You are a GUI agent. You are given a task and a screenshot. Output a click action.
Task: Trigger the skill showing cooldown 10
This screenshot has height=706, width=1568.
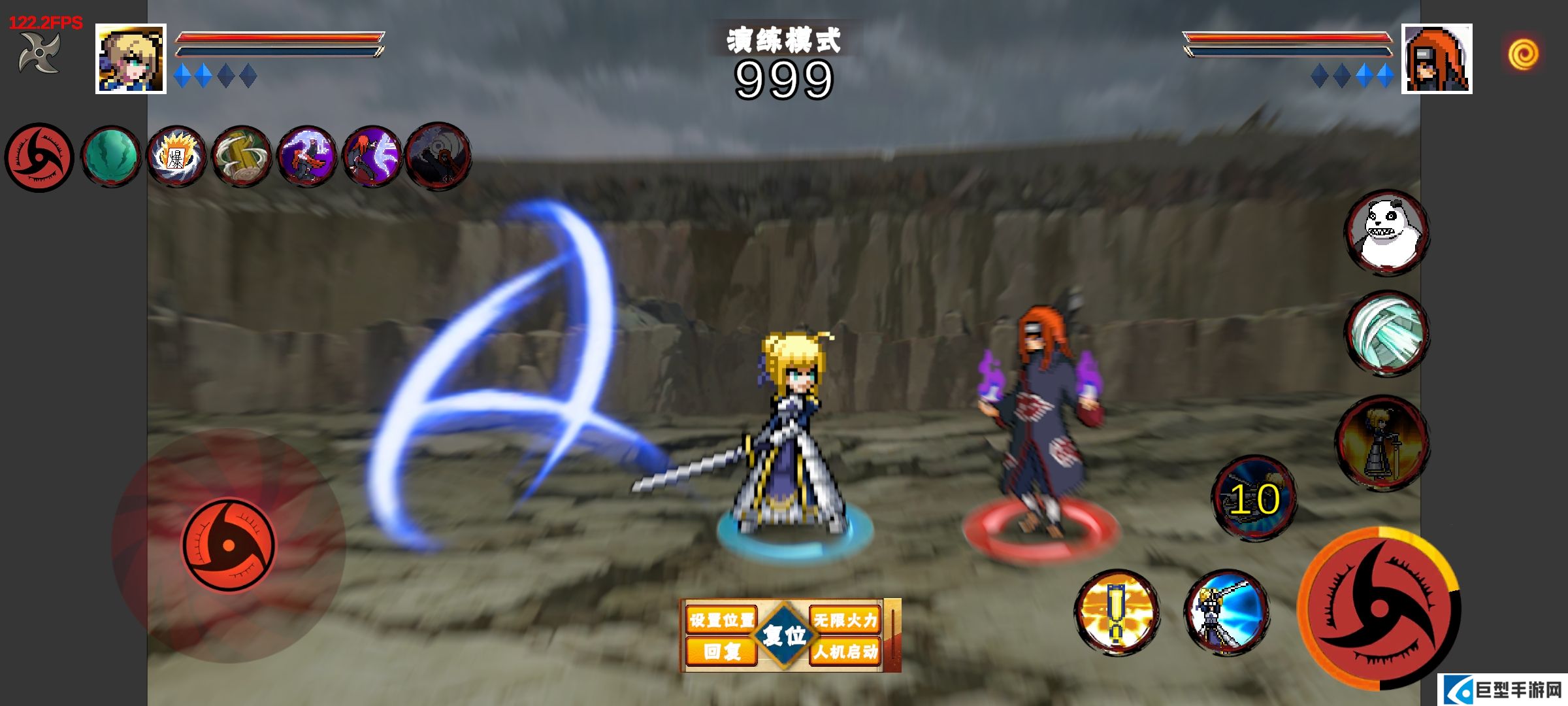1254,498
